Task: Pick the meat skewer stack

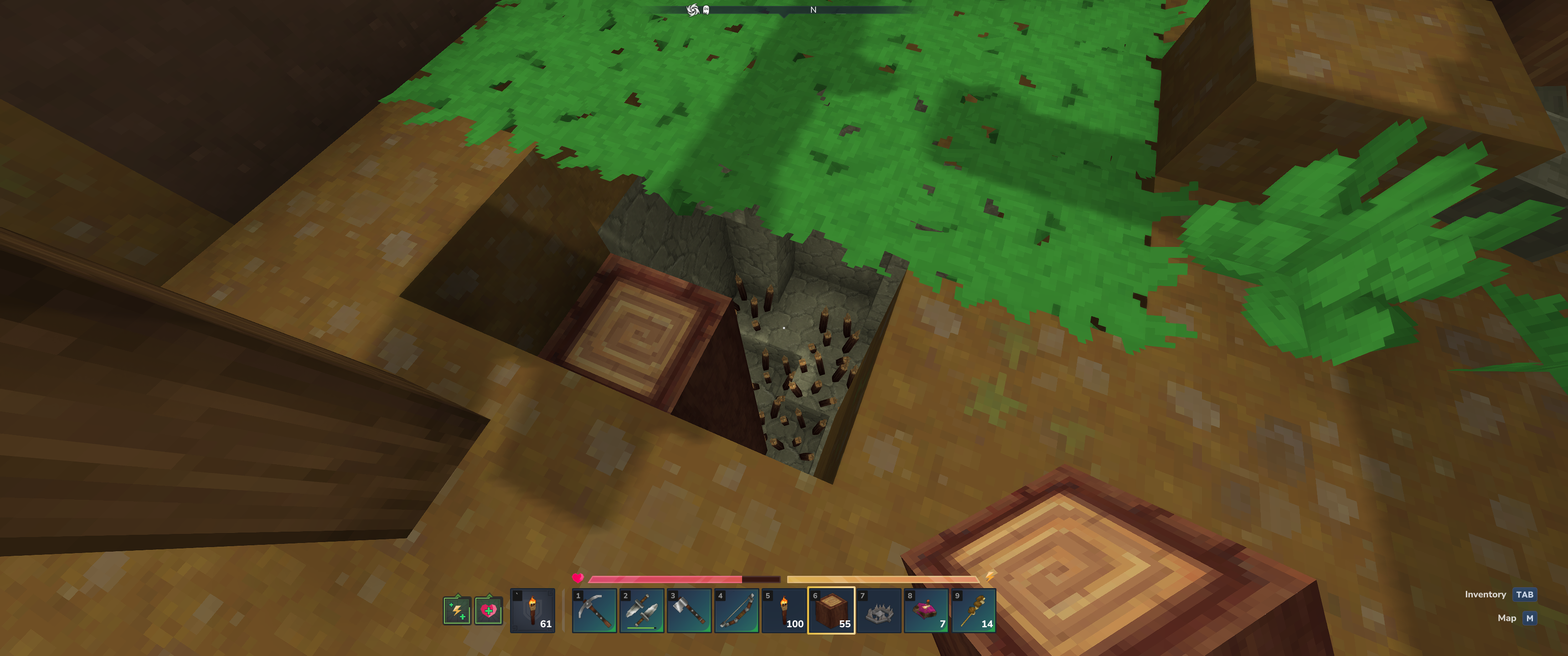Action: point(974,610)
